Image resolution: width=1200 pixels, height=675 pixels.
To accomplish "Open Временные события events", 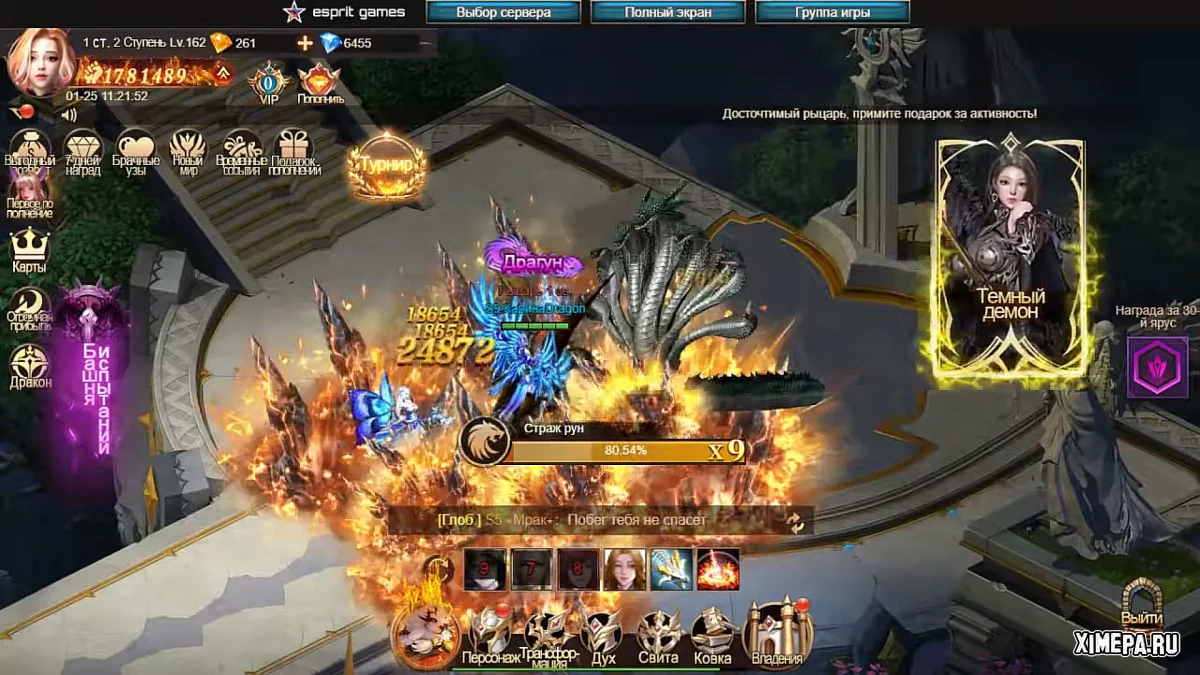I will (241, 151).
